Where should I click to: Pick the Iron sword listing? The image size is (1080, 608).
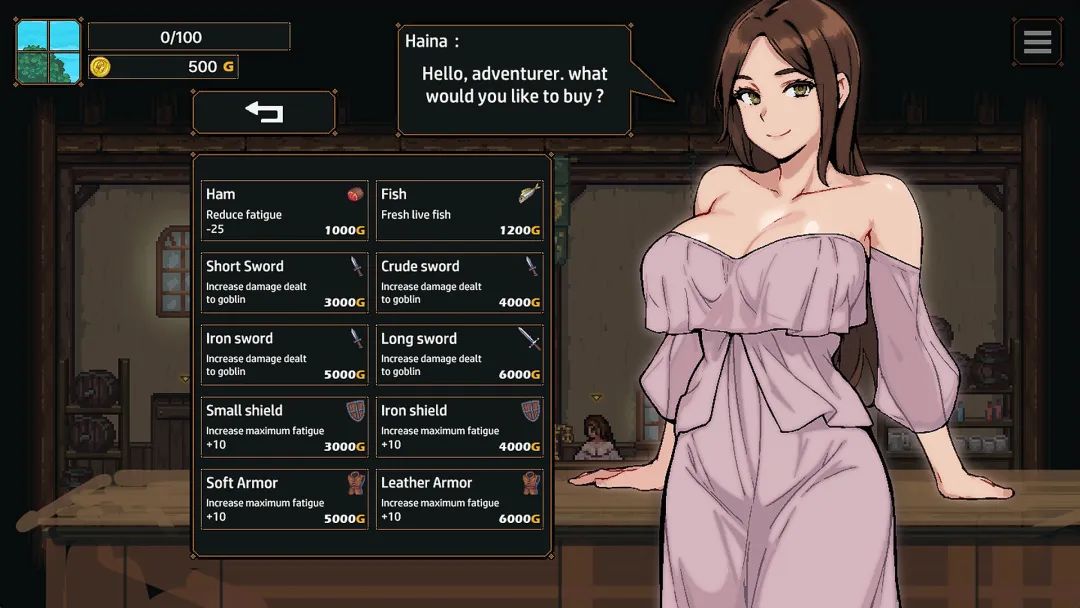coord(285,355)
